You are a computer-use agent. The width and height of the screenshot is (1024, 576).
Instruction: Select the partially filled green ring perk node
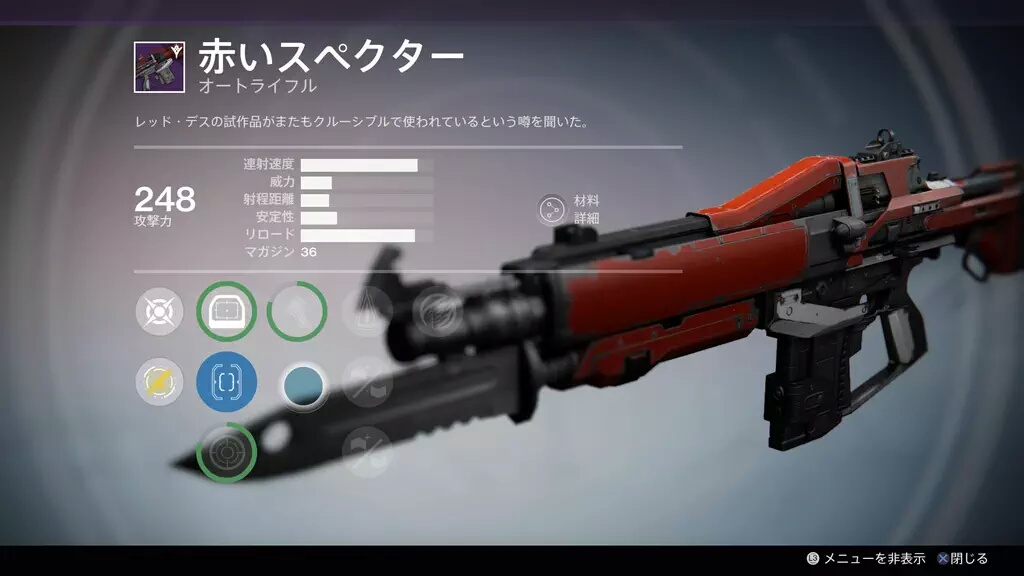(x=297, y=312)
